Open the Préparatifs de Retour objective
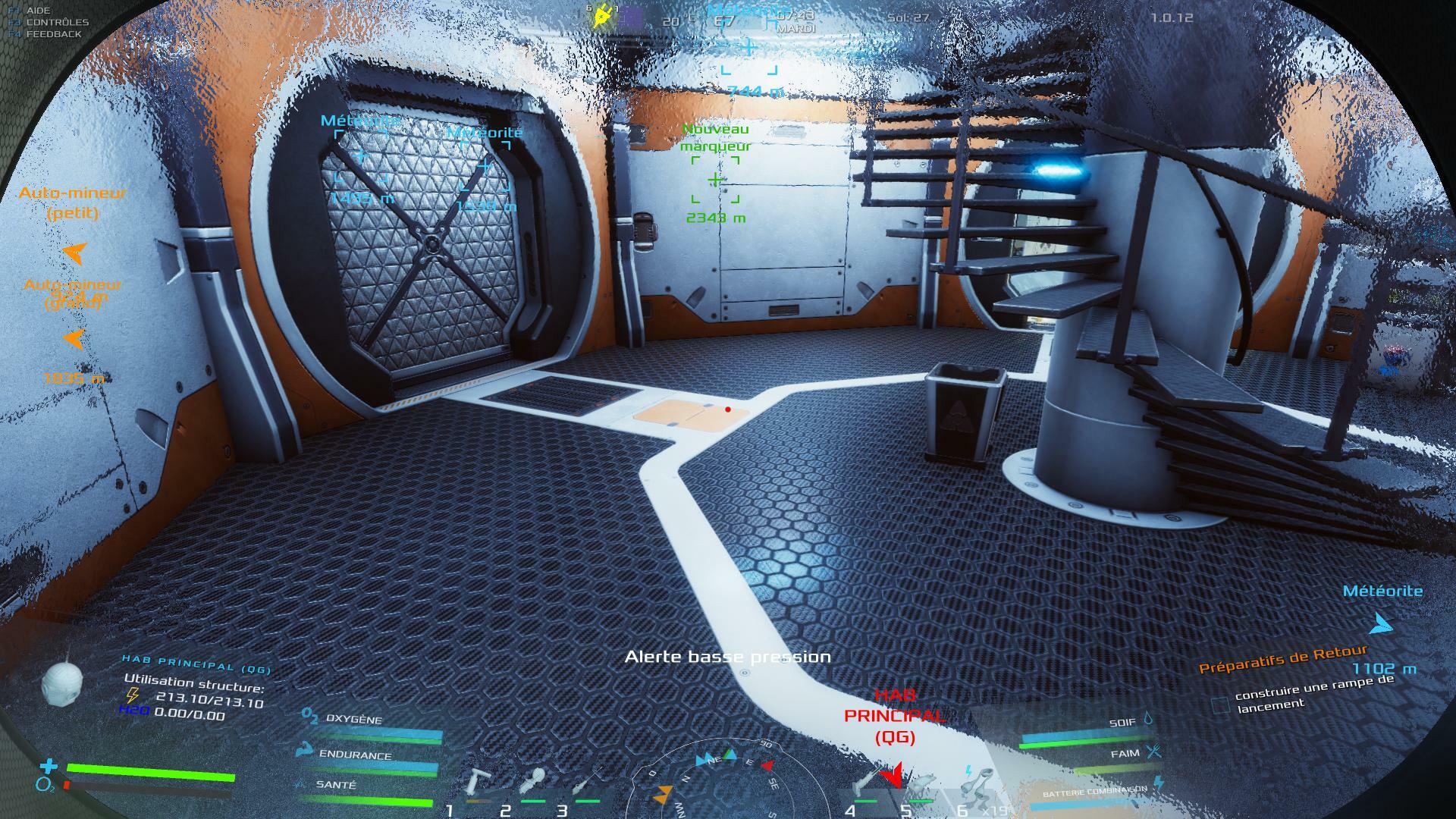The image size is (1456, 819). (1283, 658)
